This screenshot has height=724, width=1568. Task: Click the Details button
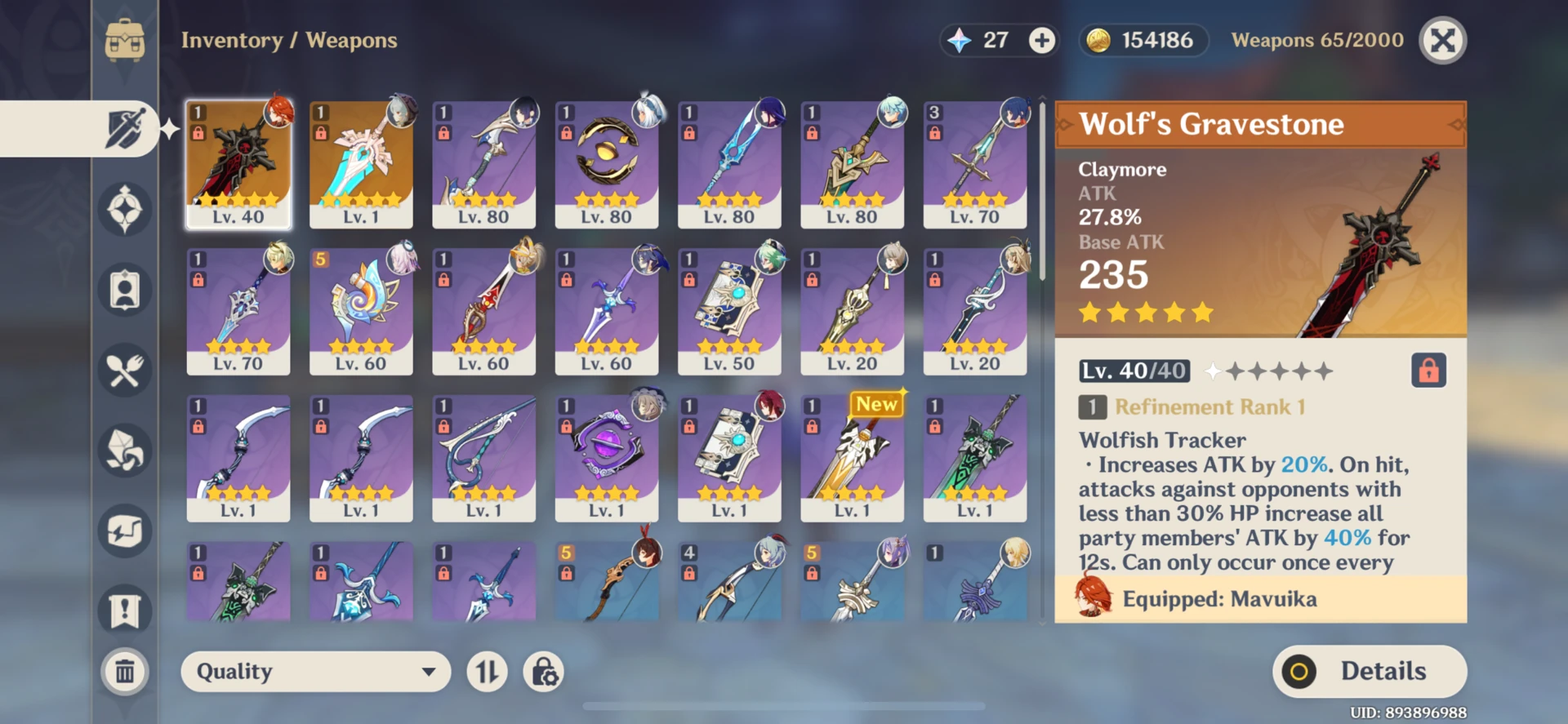1369,671
